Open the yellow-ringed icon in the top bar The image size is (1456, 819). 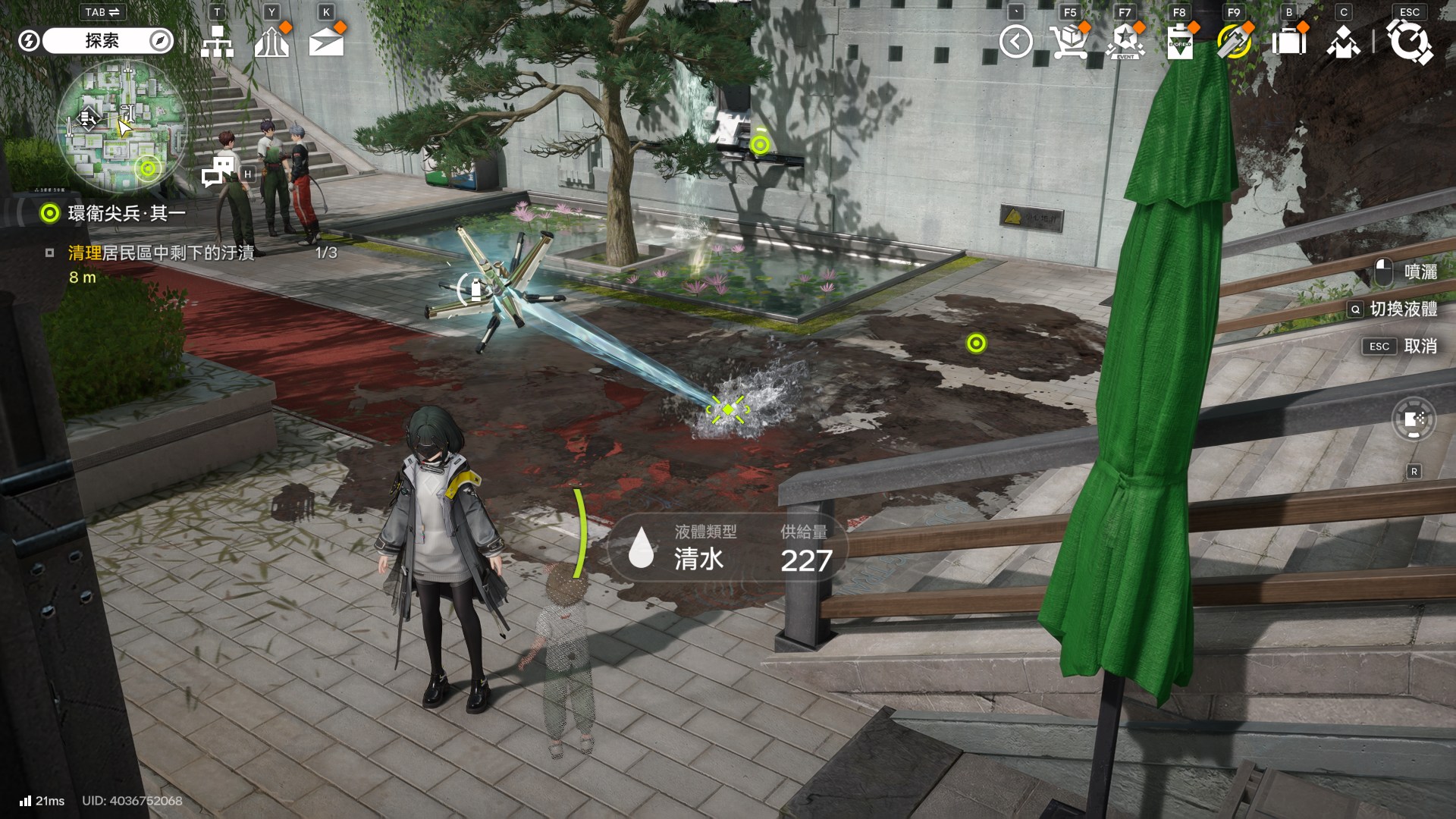(x=1234, y=42)
